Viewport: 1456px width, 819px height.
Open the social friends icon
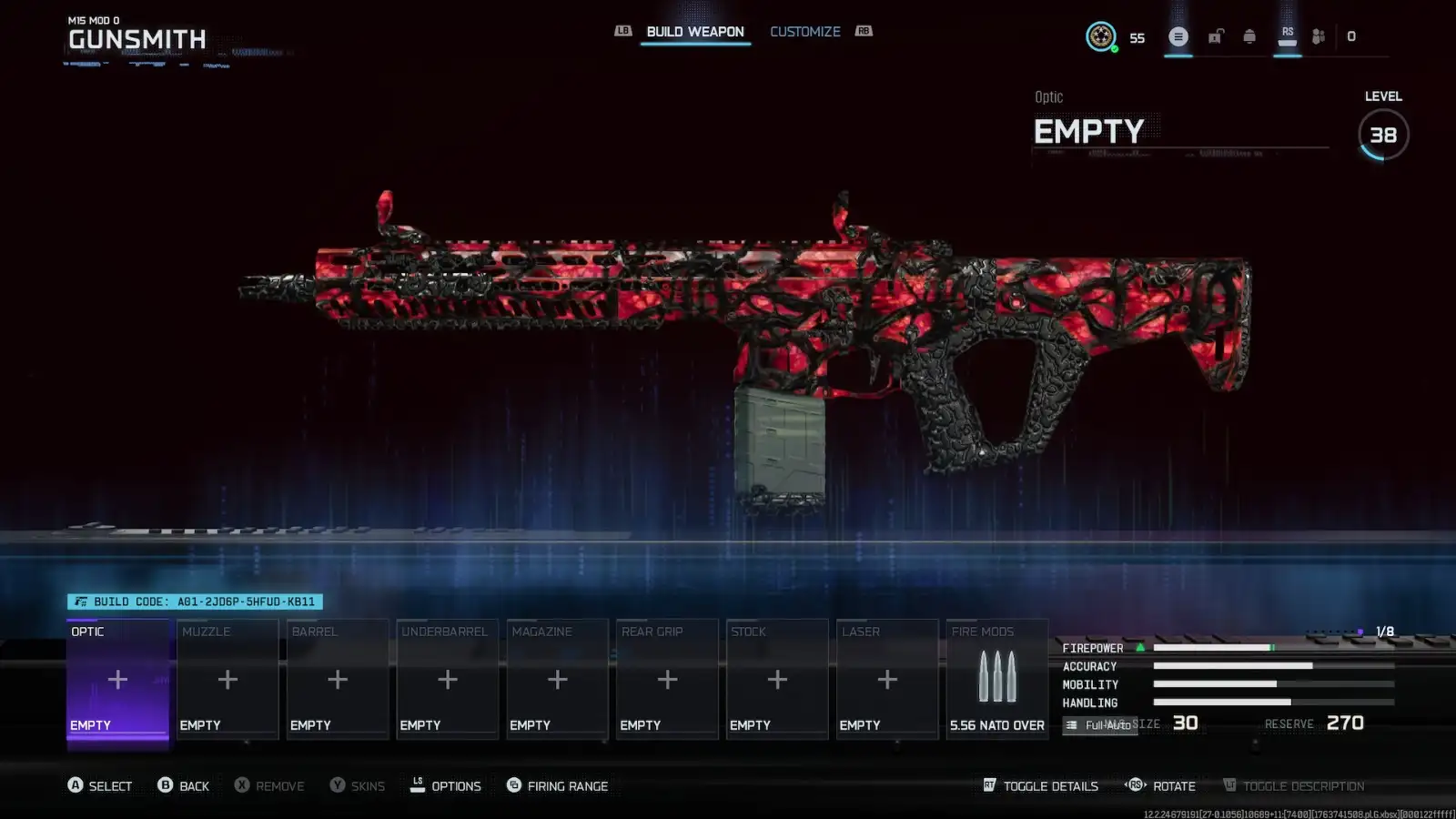point(1319,36)
